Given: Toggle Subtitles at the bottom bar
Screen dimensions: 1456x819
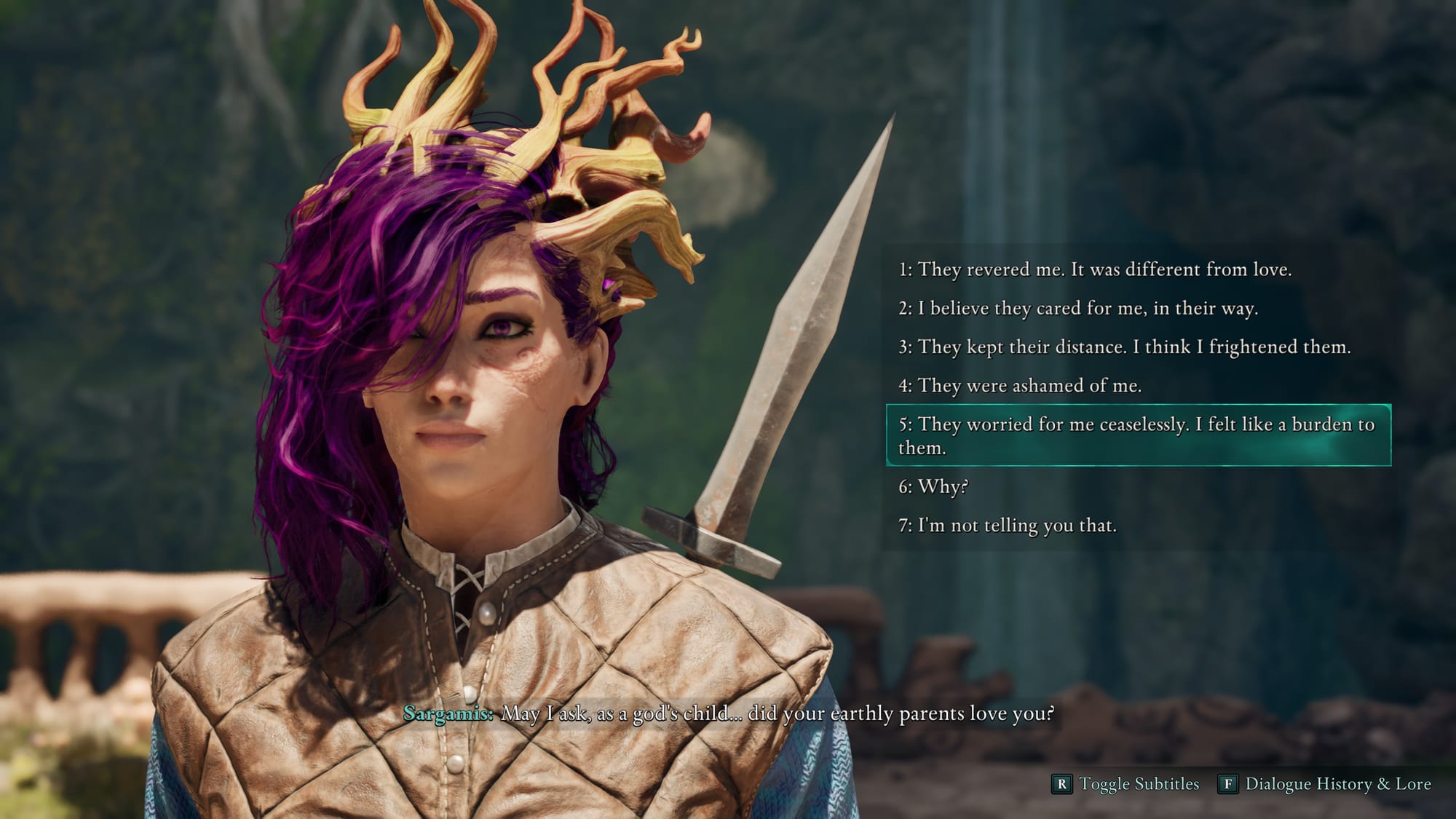Looking at the screenshot, I should coord(1125,784).
